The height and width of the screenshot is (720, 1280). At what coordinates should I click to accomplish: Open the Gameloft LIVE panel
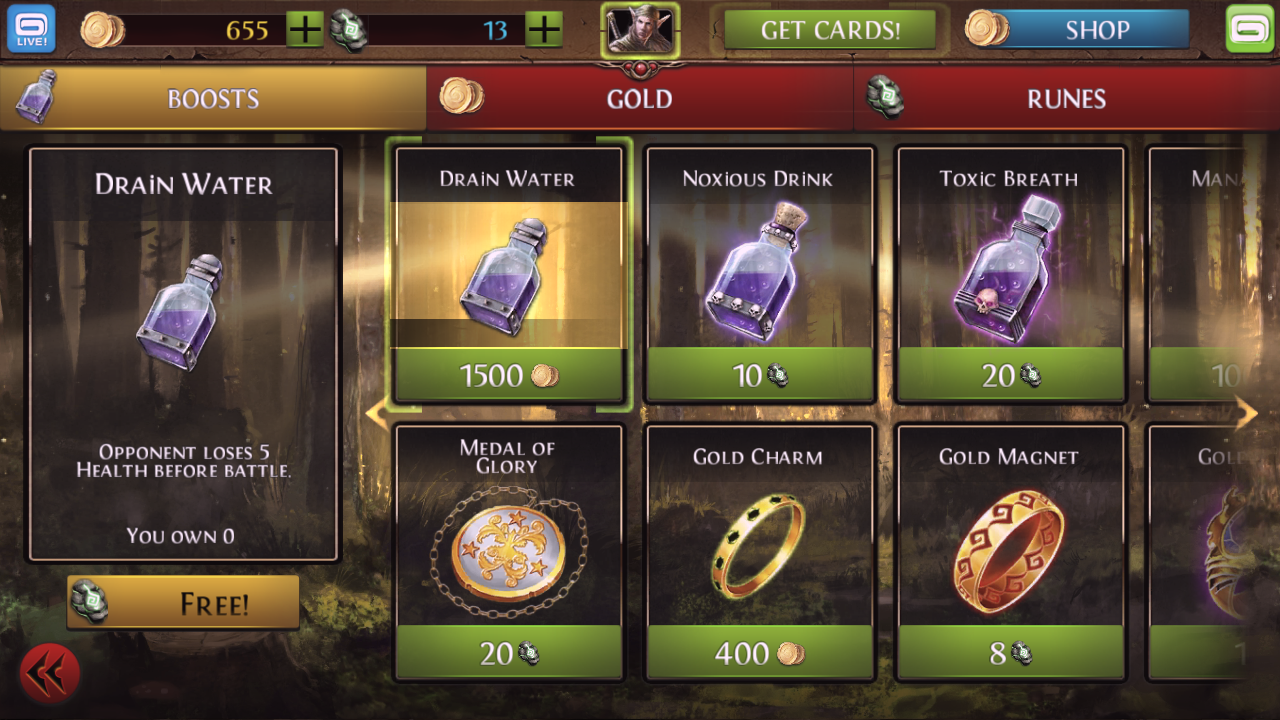pyautogui.click(x=30, y=28)
